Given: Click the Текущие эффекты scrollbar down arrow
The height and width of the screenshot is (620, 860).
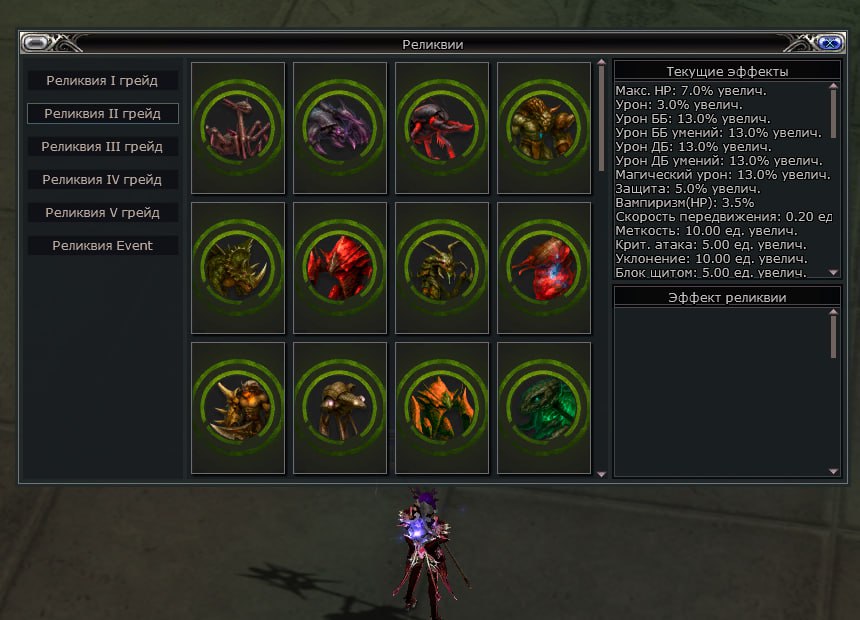Looking at the screenshot, I should 834,271.
